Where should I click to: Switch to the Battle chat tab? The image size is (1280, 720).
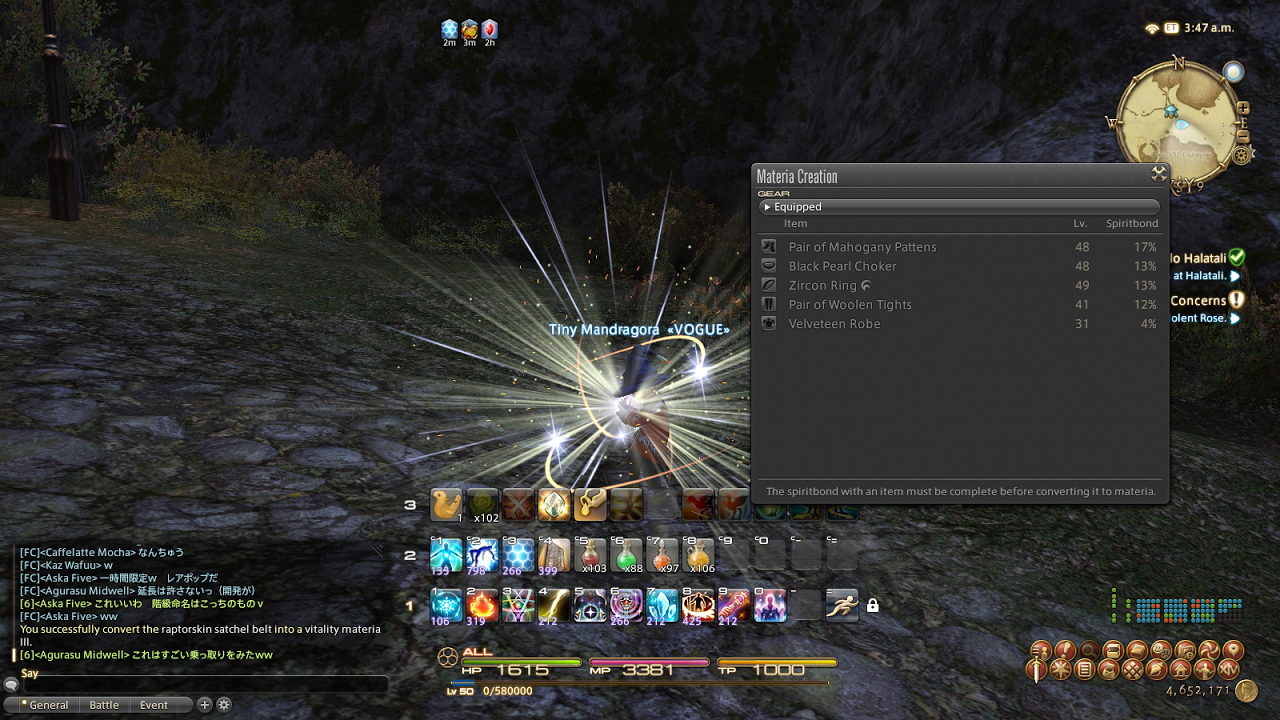pos(104,705)
